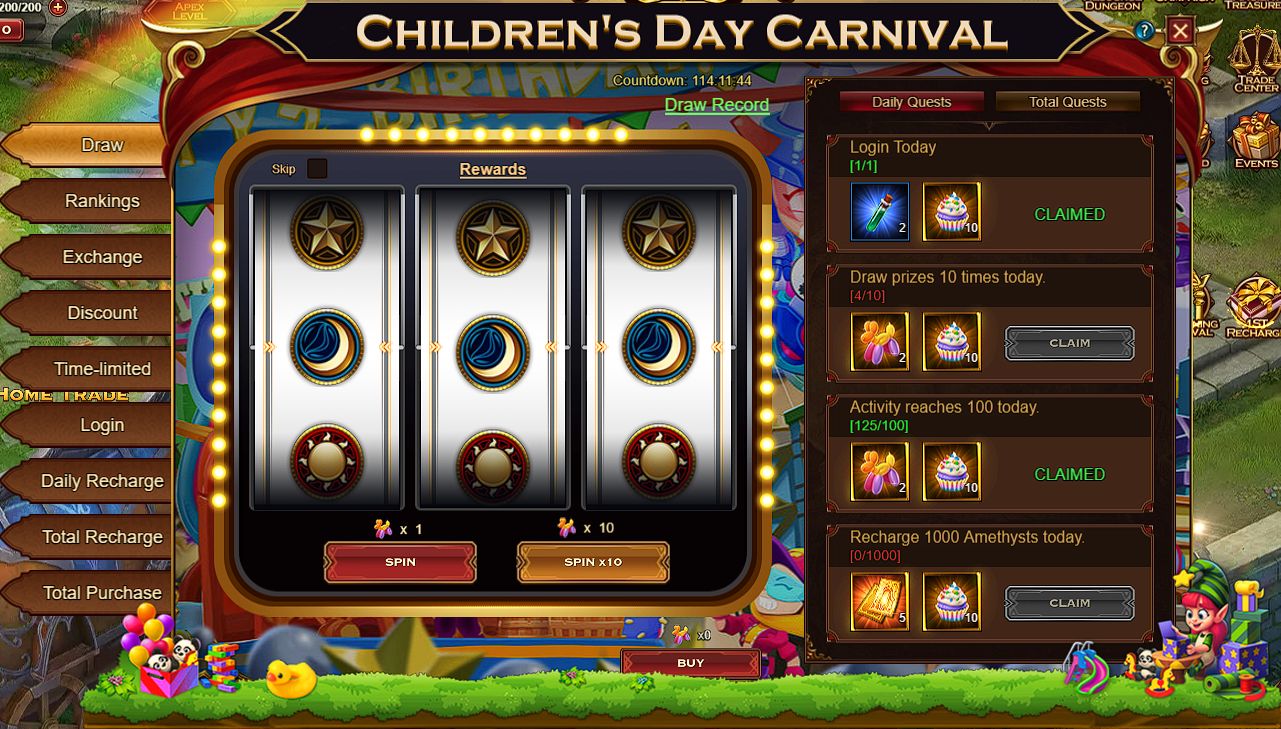Open the Draw Record link
Image resolution: width=1281 pixels, height=729 pixels.
pyautogui.click(x=716, y=105)
